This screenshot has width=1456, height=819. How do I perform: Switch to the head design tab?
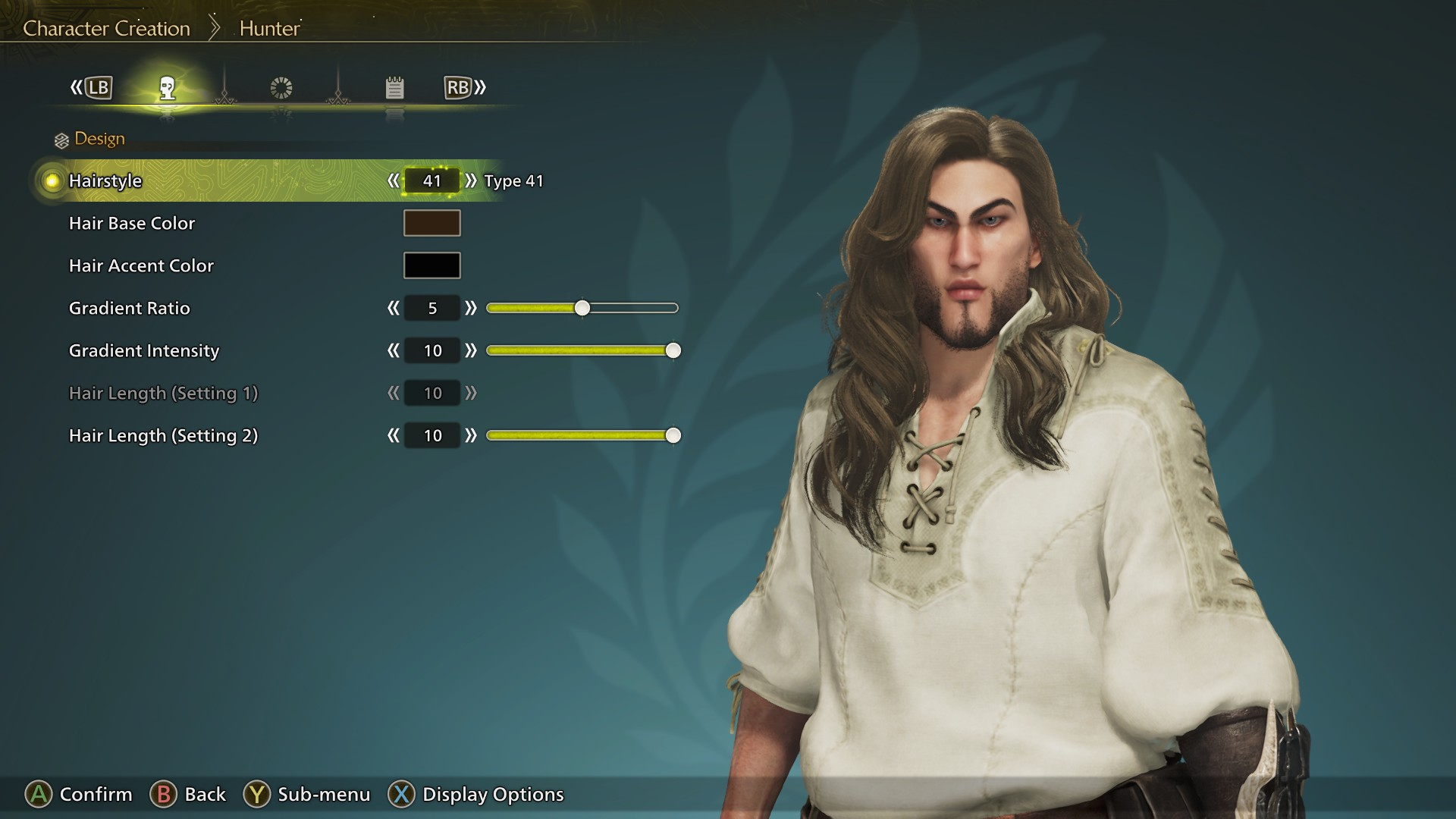click(x=168, y=88)
